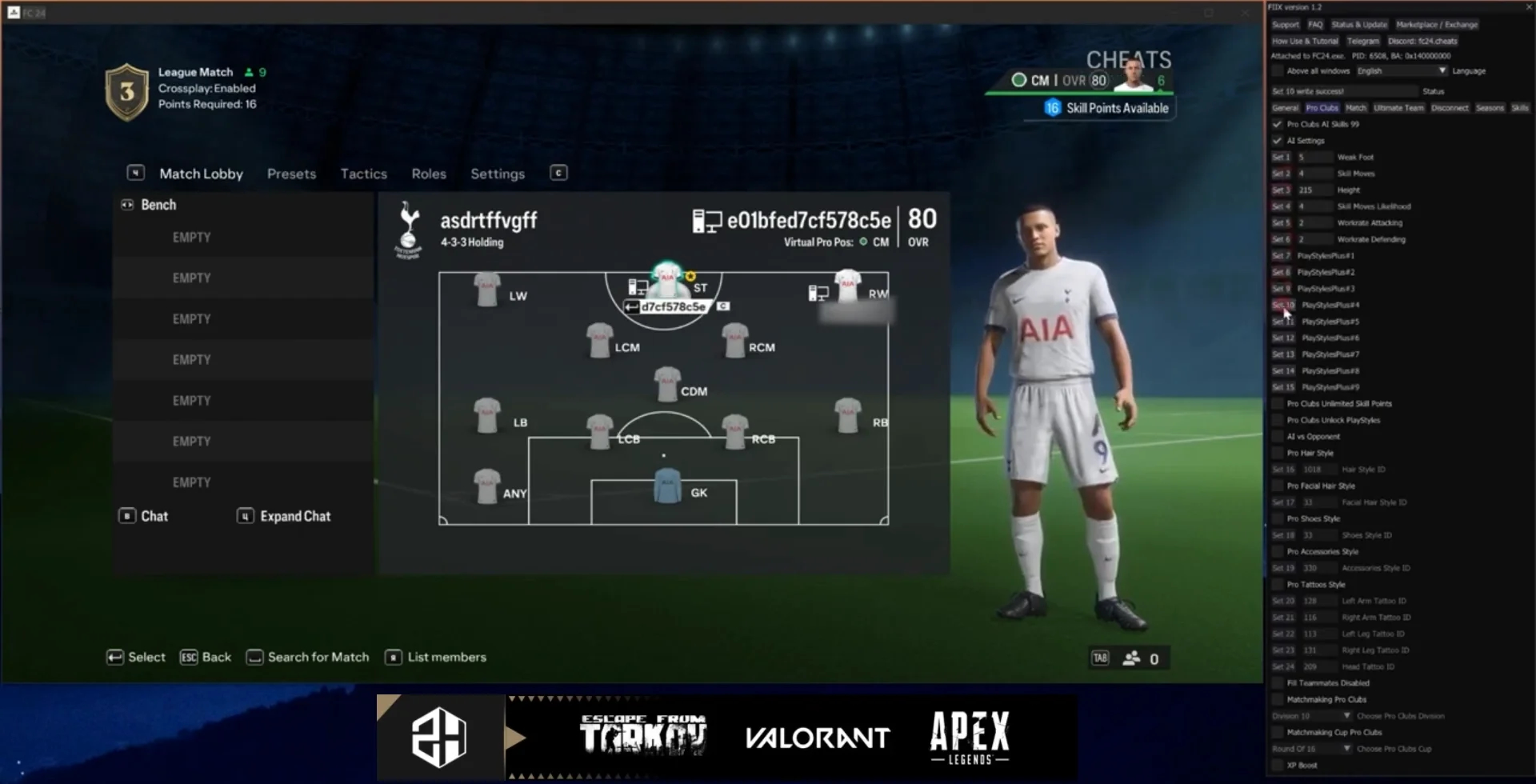Image resolution: width=1536 pixels, height=784 pixels.
Task: Open the lobby Settings tab
Action: coord(498,174)
